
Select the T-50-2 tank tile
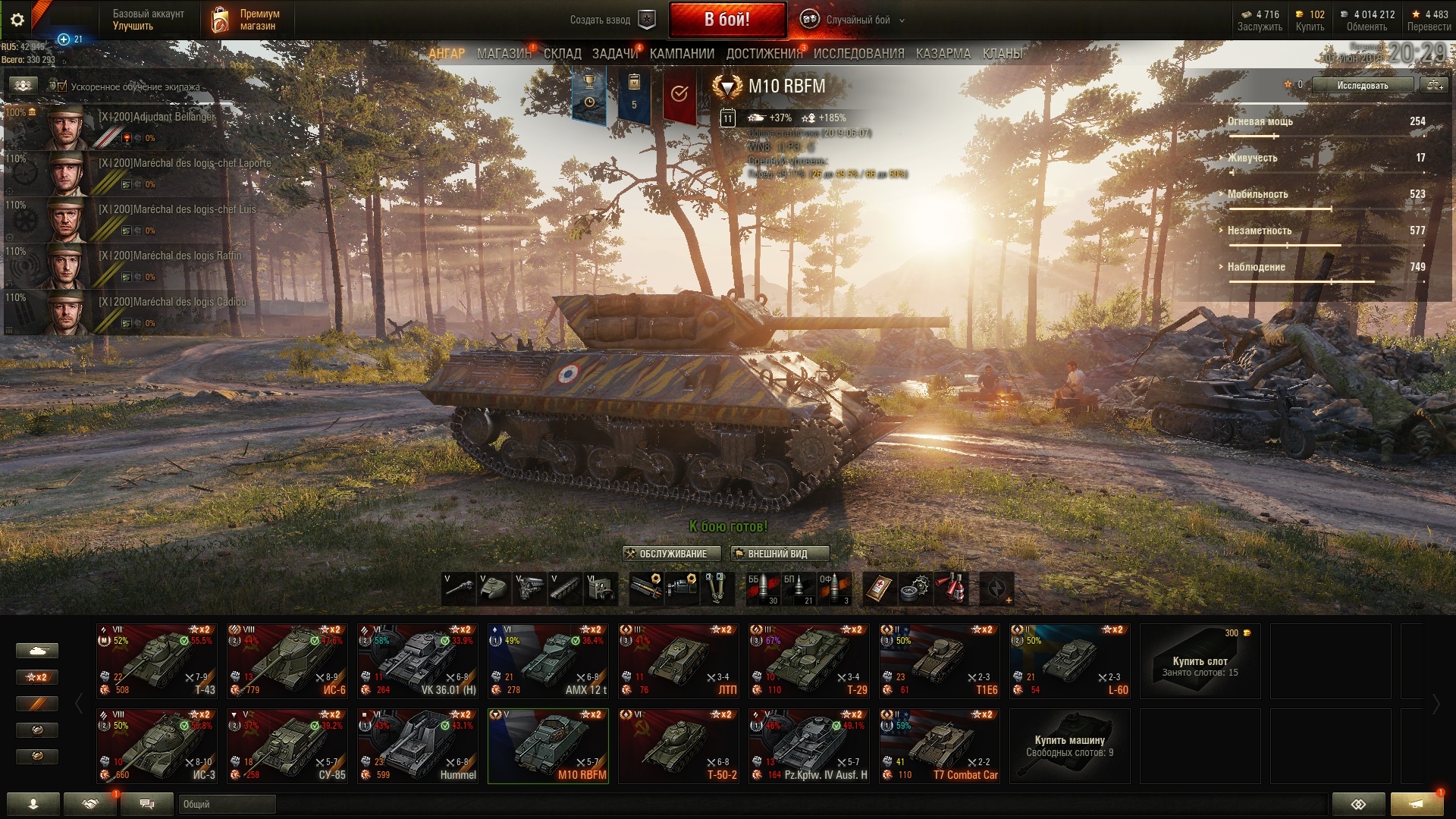679,745
